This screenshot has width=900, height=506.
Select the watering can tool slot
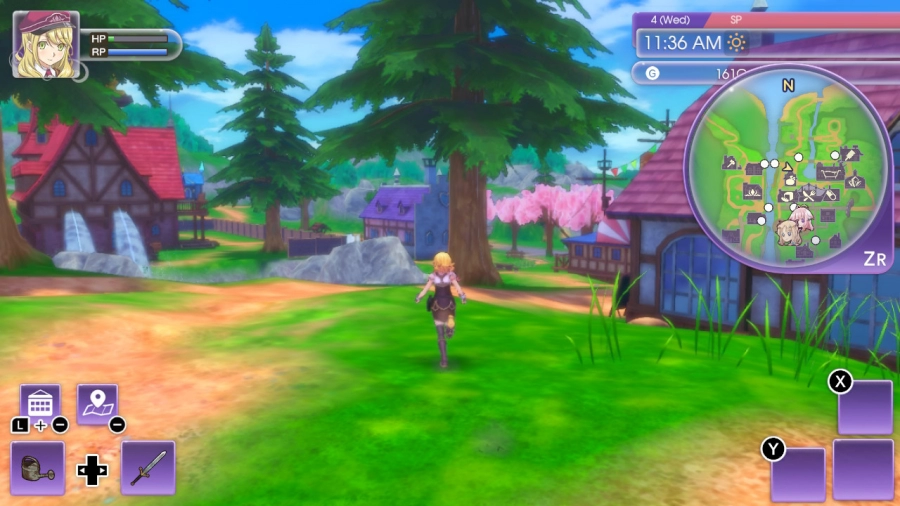point(38,467)
